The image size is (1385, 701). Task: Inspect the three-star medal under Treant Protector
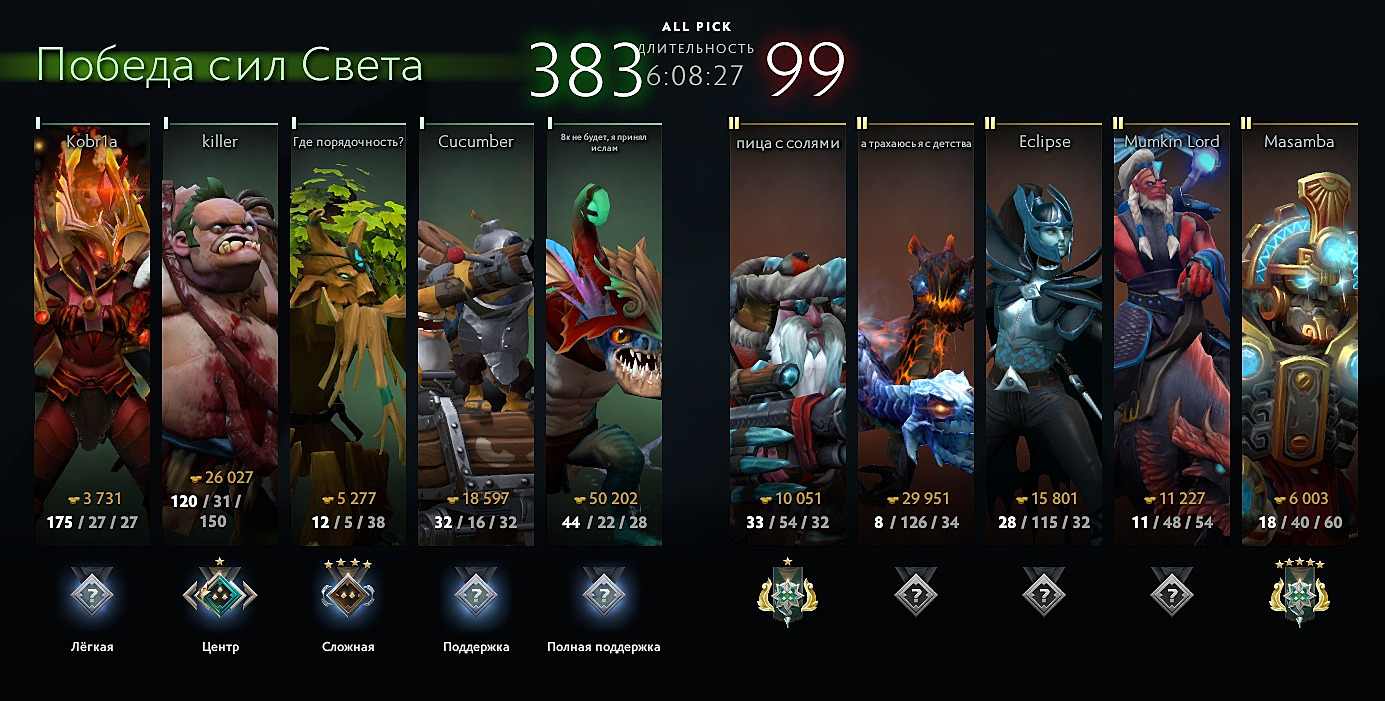point(348,594)
